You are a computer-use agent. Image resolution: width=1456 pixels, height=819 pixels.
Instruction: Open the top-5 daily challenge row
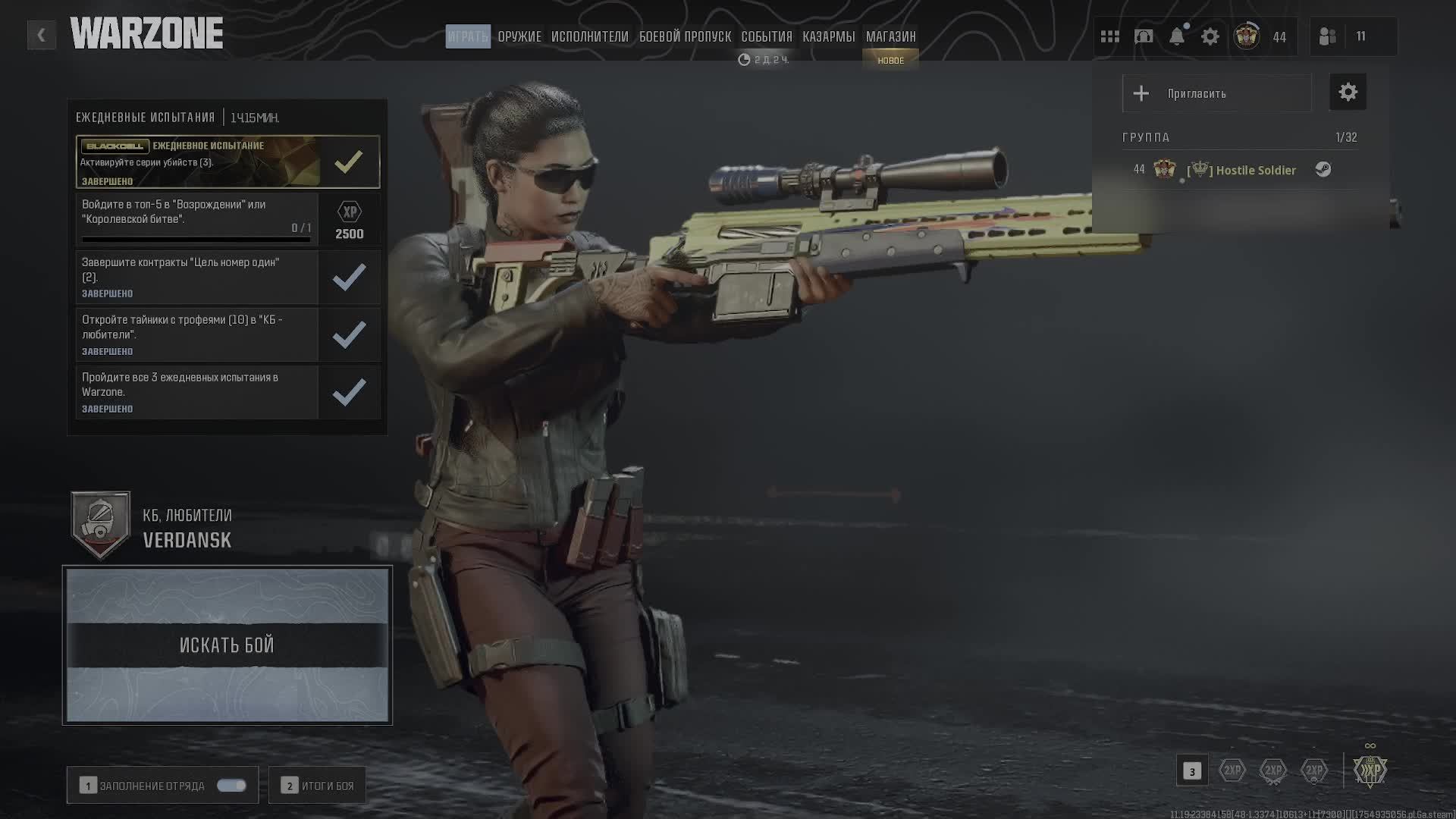click(197, 219)
